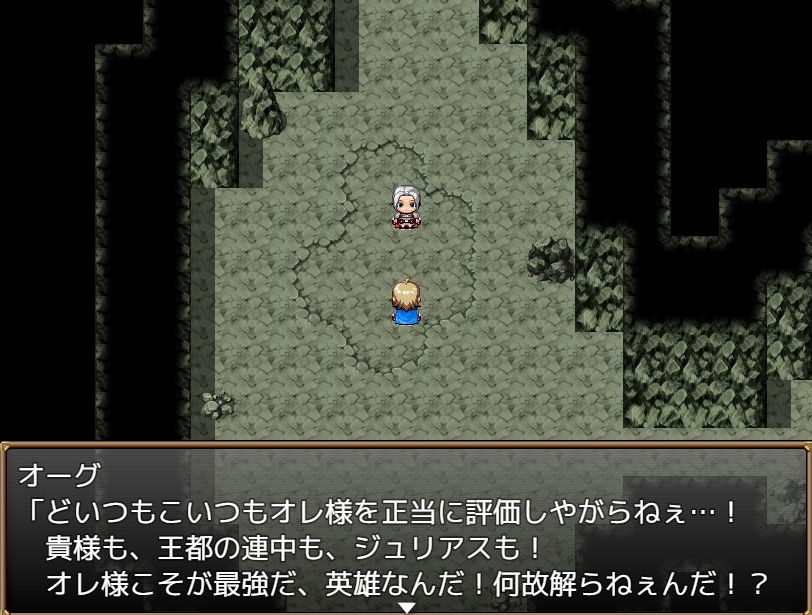
Task: Advance オーグ's dialogue message window
Action: 406,528
